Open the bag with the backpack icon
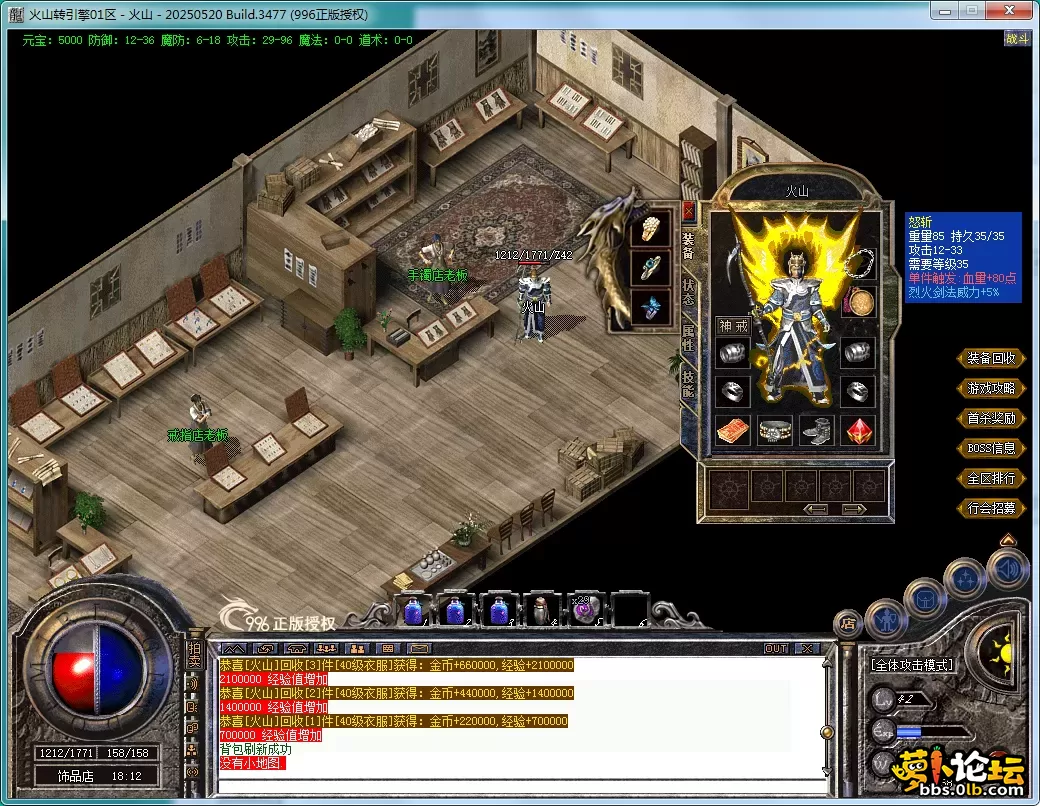This screenshot has width=1040, height=806. [925, 599]
